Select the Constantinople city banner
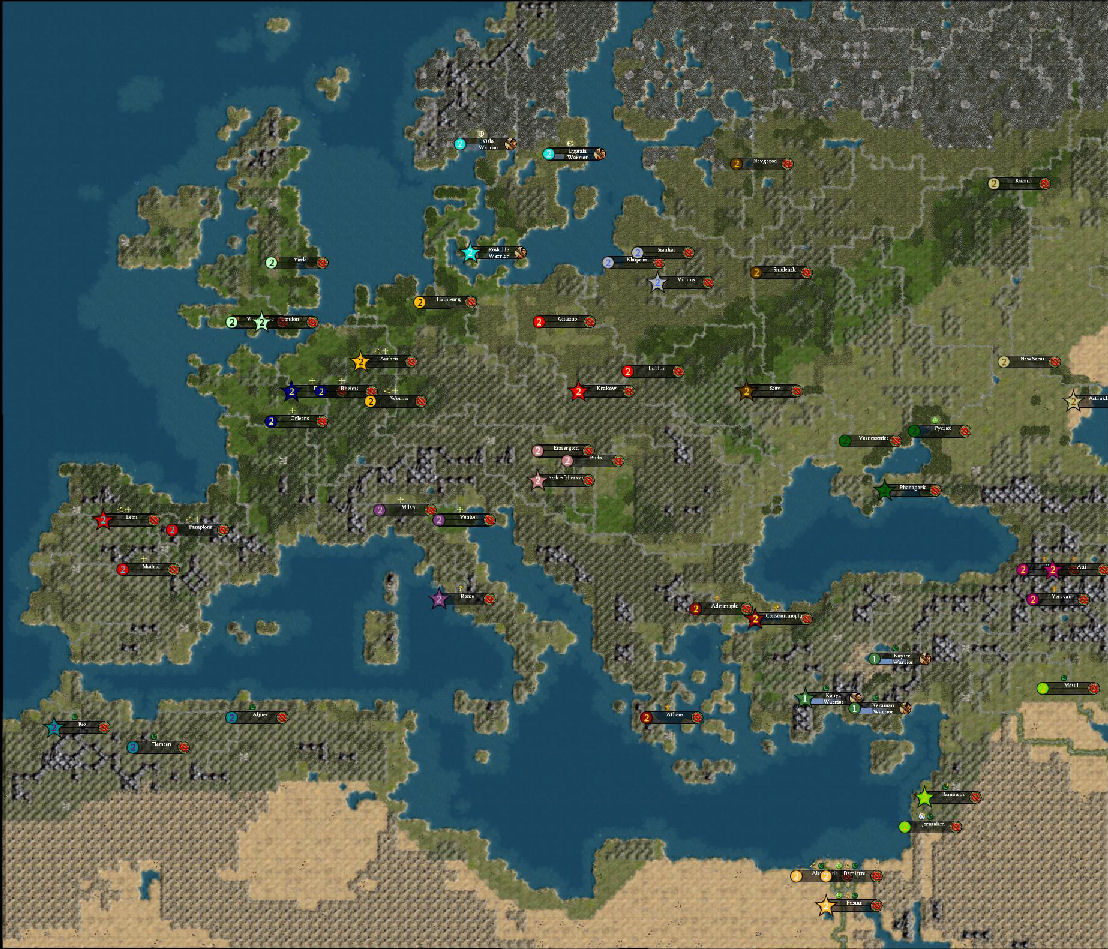This screenshot has height=949, width=1108. pyautogui.click(x=783, y=619)
